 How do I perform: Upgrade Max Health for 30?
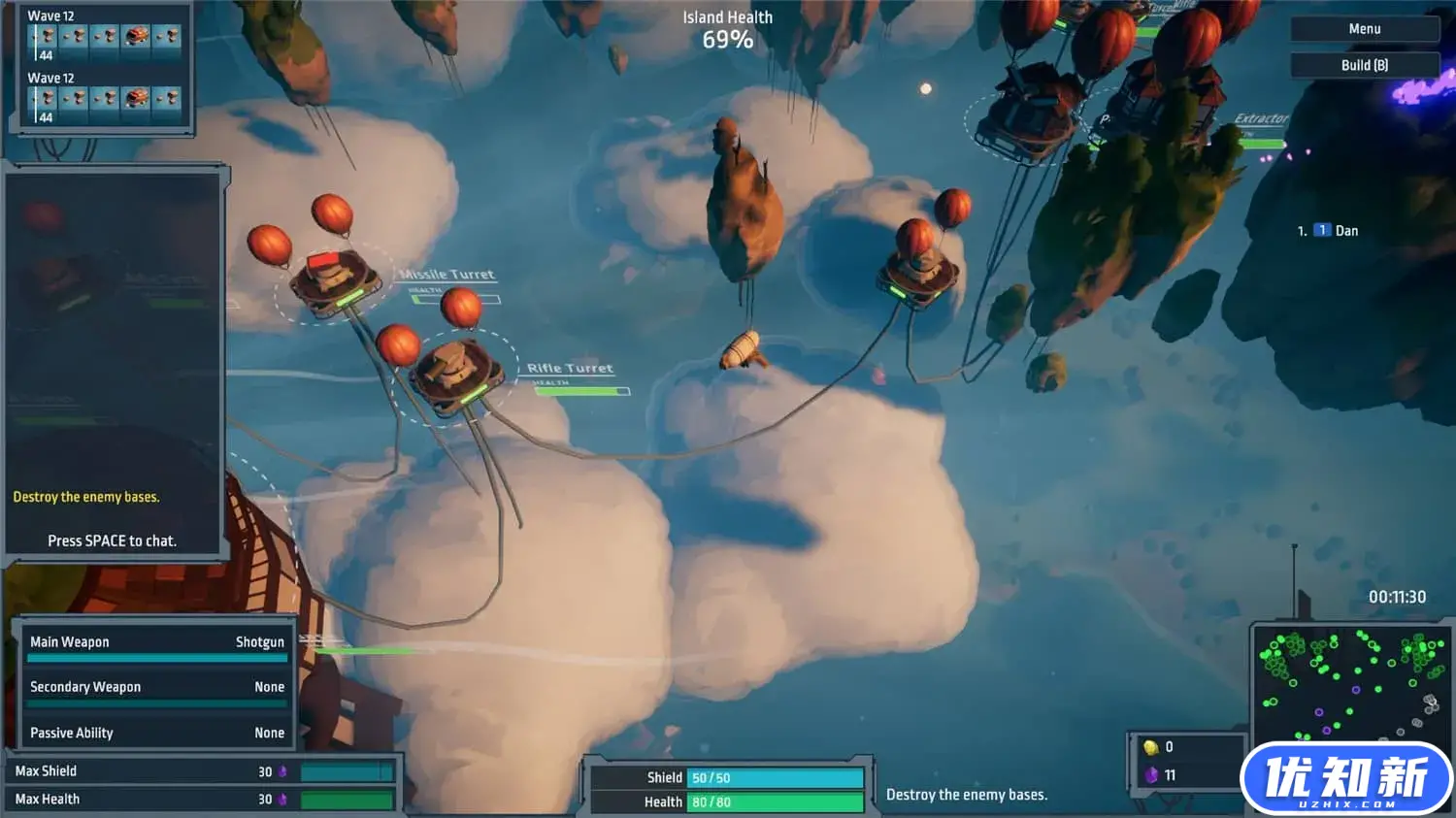click(x=203, y=800)
